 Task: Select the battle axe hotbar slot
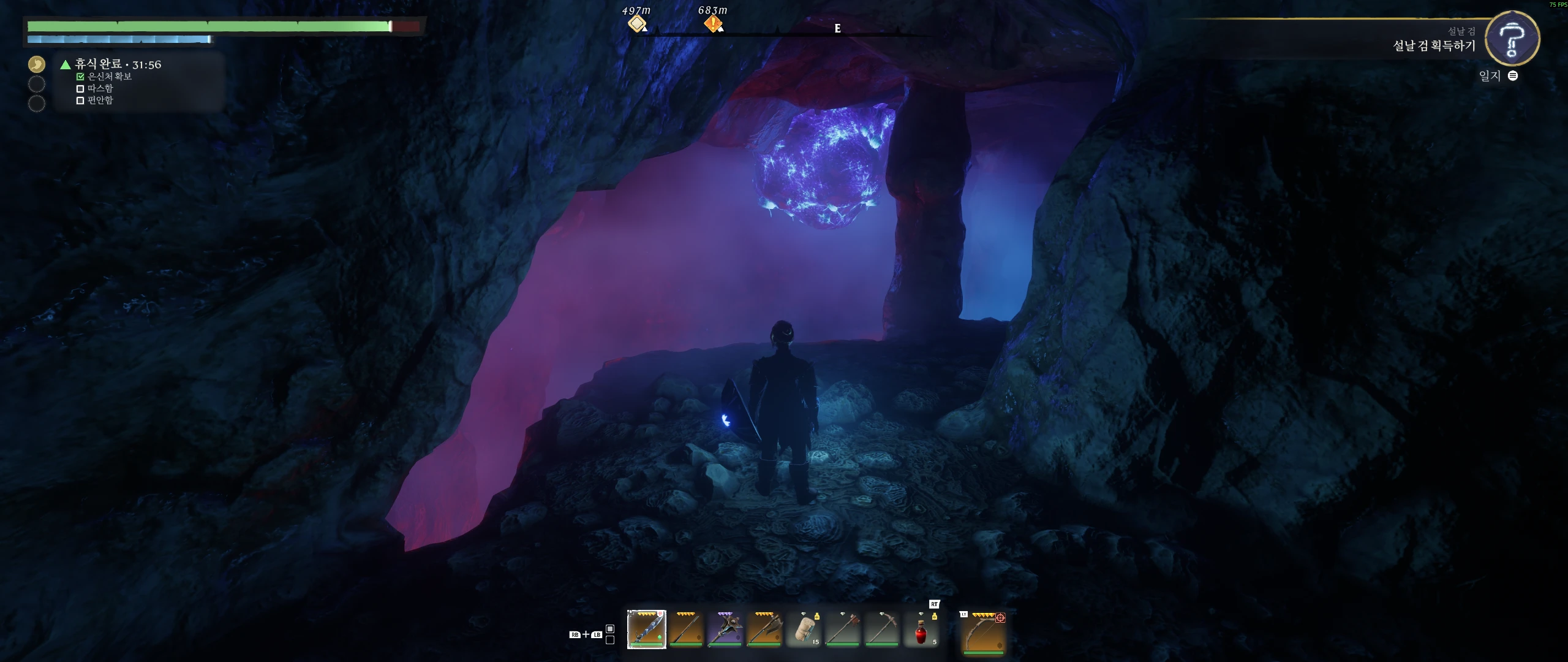tap(764, 629)
